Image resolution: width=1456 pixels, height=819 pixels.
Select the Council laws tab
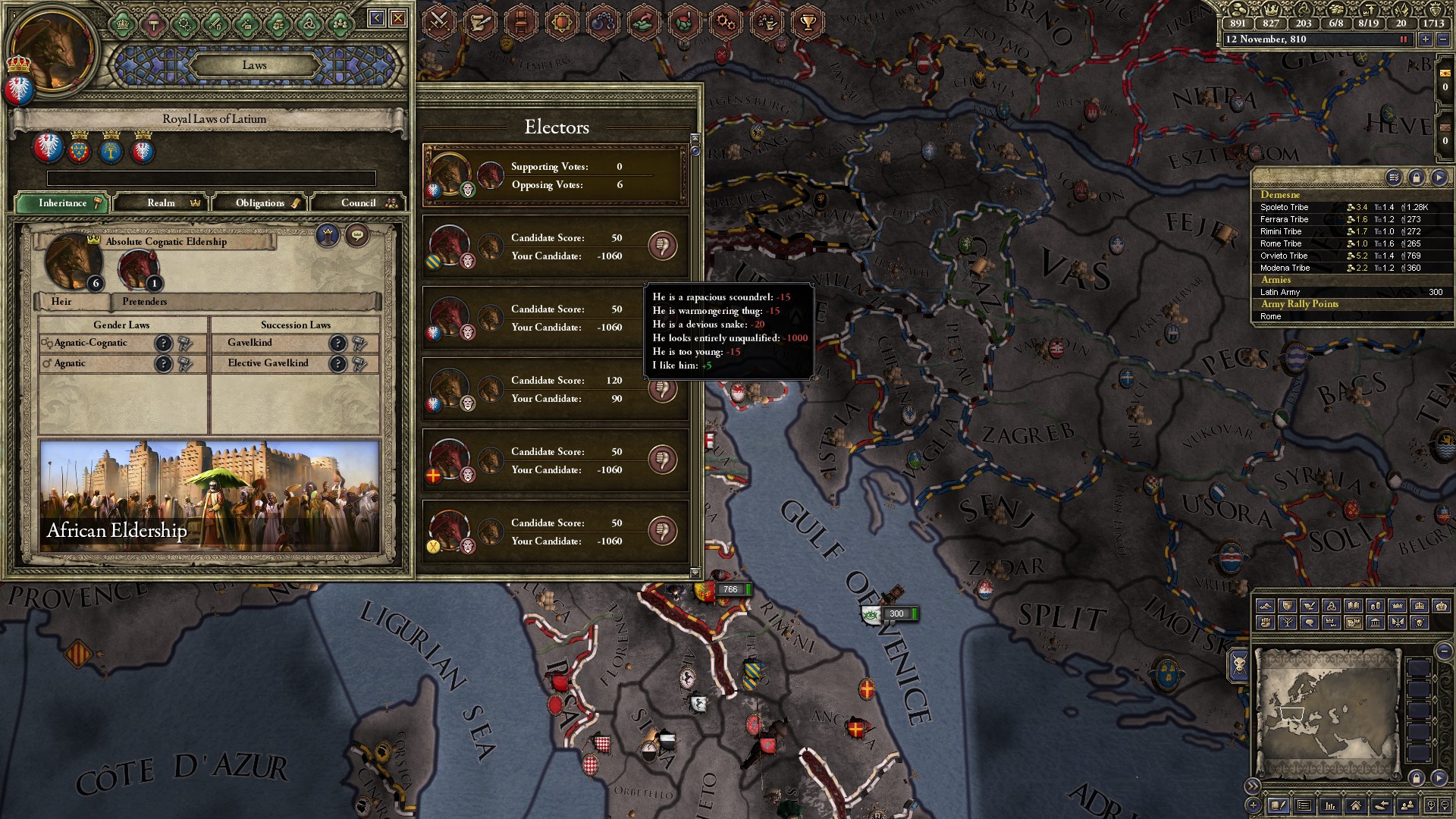359,202
